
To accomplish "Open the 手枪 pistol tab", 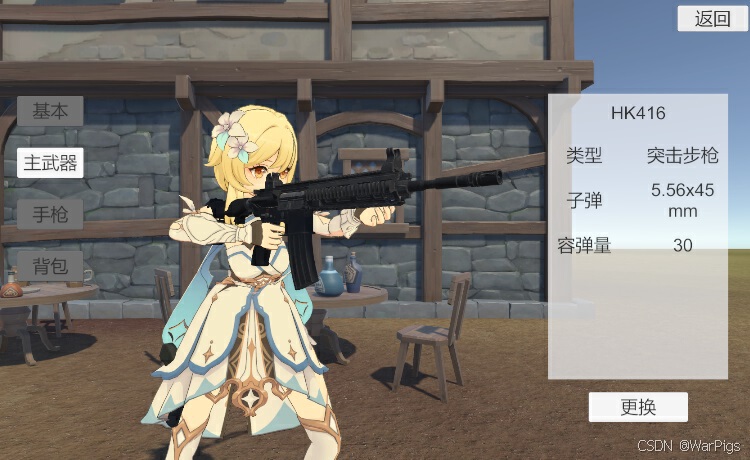I will coord(50,214).
